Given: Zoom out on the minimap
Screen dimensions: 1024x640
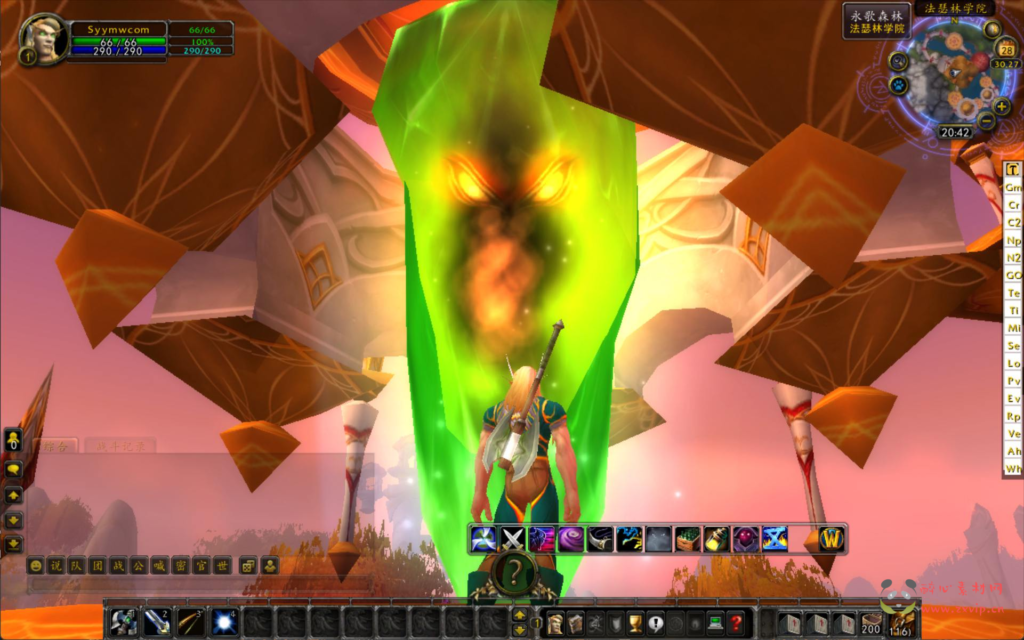Looking at the screenshot, I should [x=986, y=123].
